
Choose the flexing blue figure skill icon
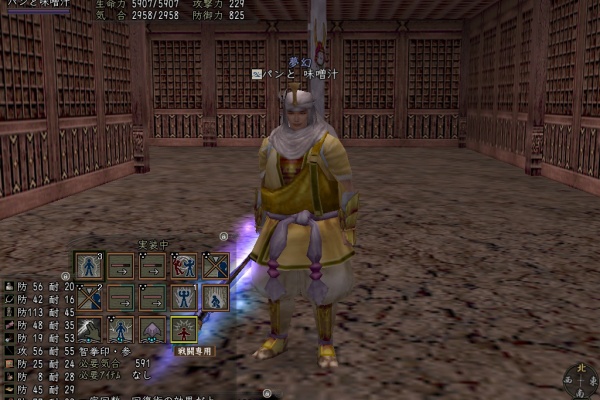(x=184, y=297)
